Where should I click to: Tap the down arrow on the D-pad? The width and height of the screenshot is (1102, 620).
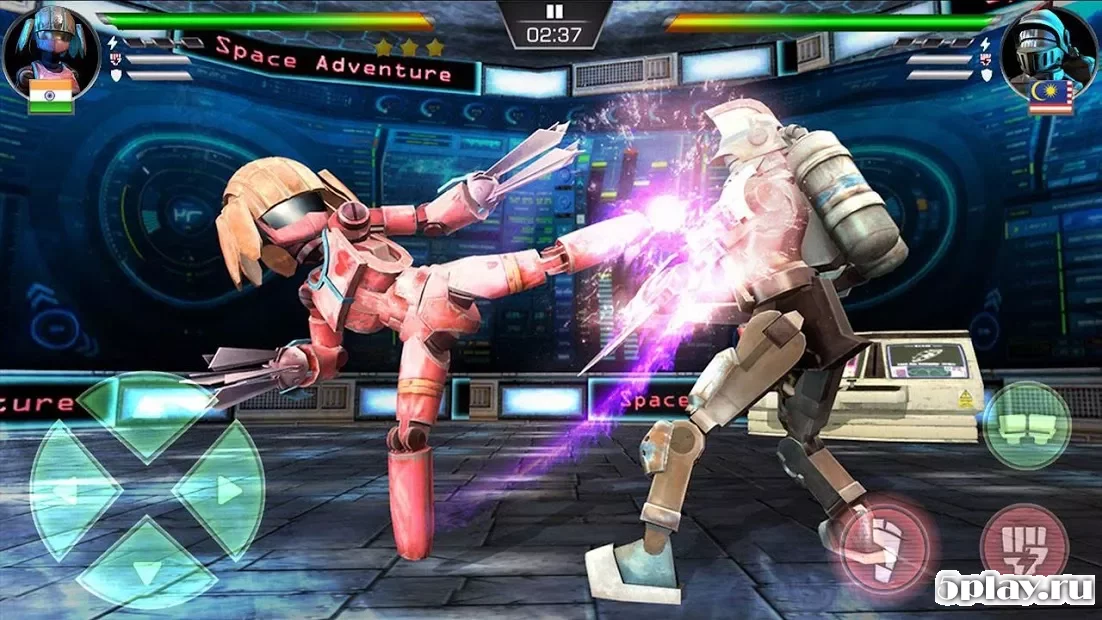coord(146,567)
